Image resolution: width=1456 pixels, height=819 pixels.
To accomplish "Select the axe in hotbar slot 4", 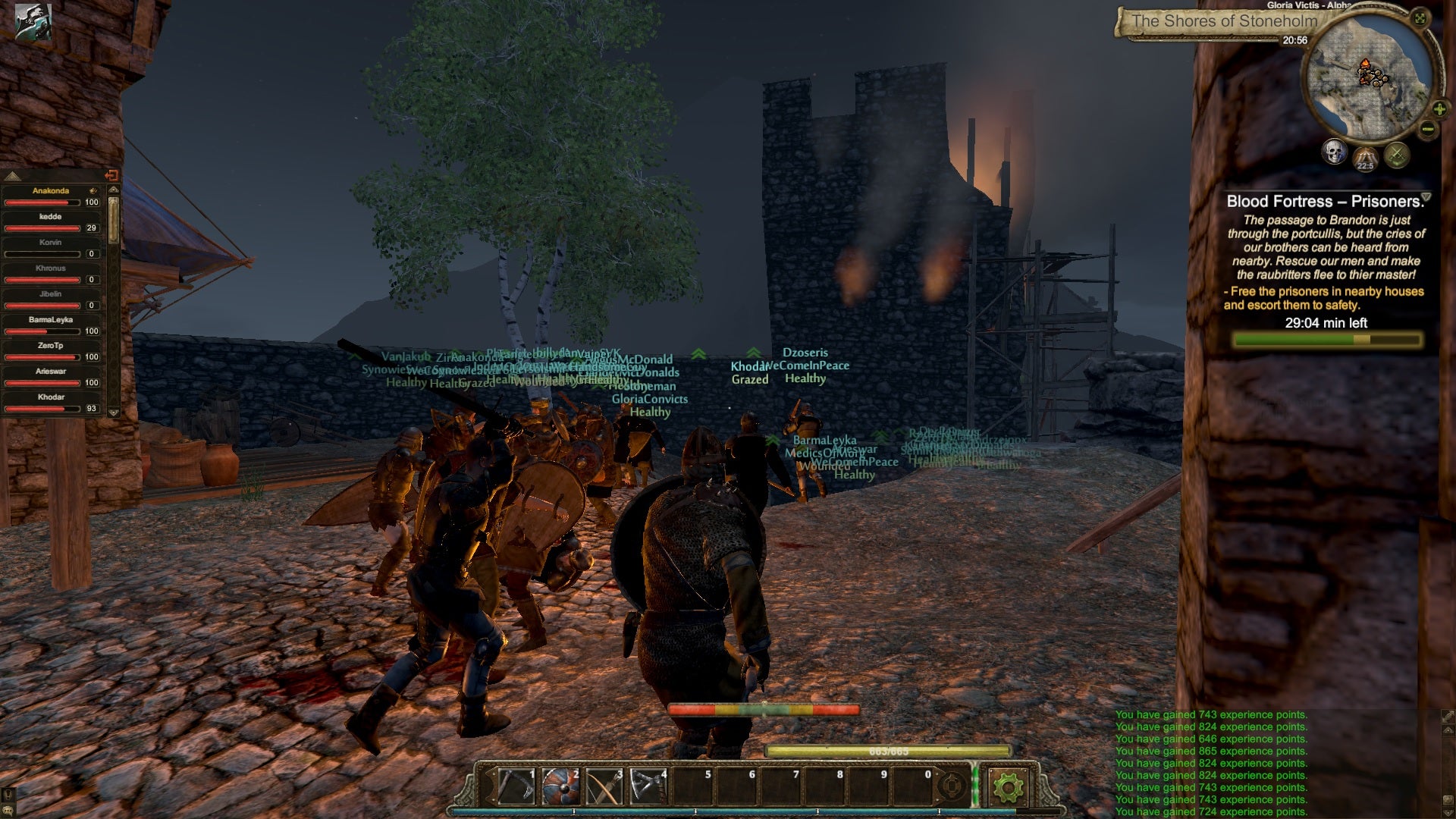I will point(648,786).
